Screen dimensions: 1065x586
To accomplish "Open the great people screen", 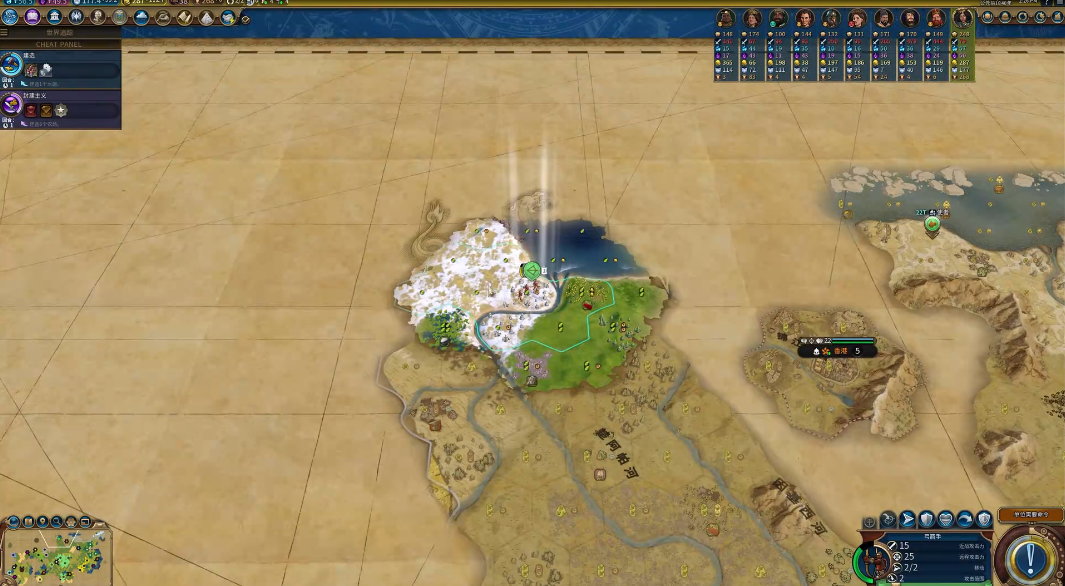I will [x=98, y=17].
